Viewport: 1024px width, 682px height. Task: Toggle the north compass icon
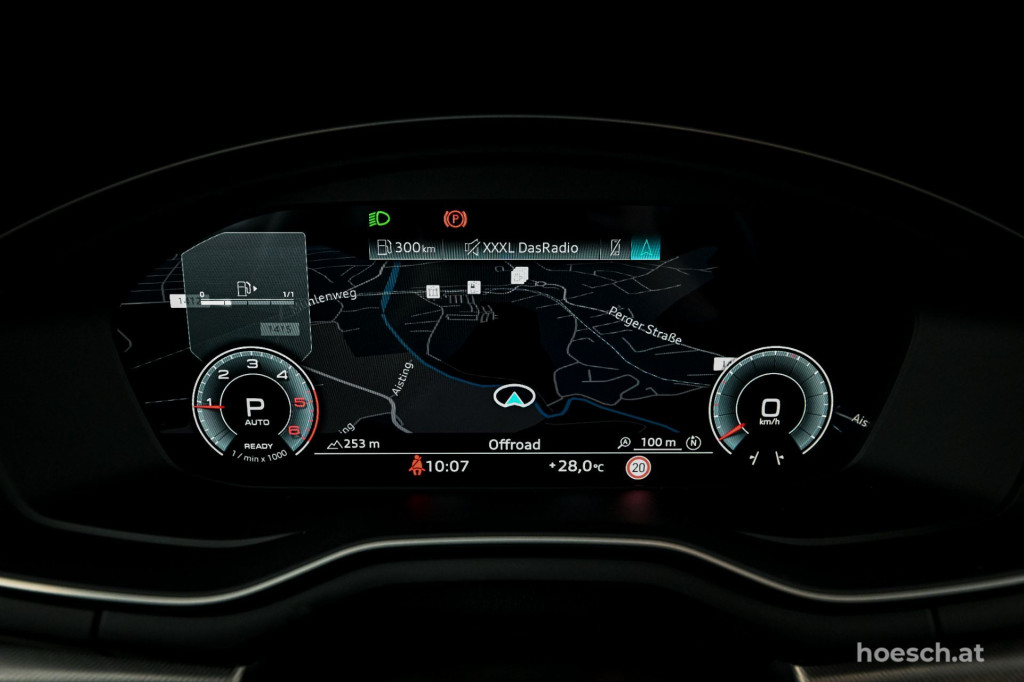(695, 443)
